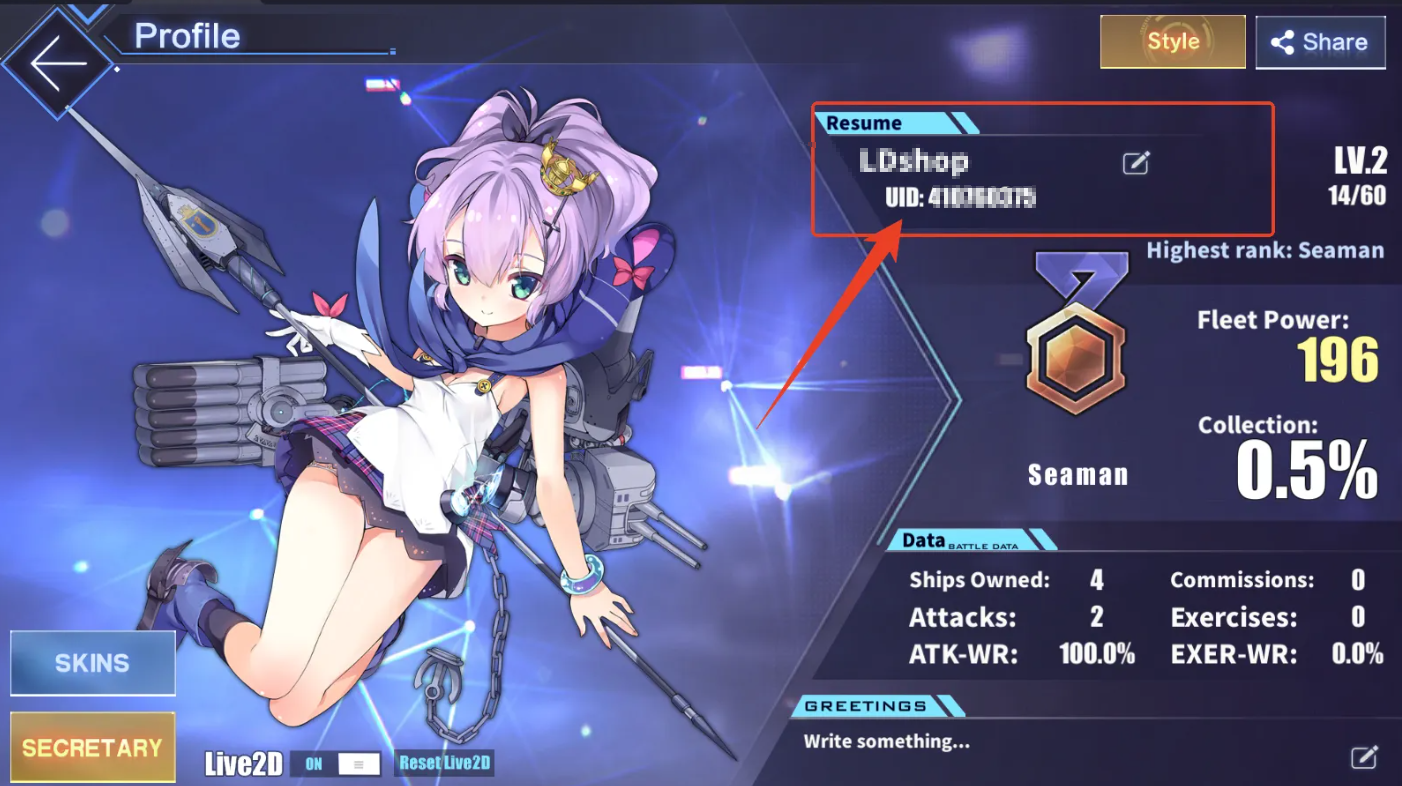The width and height of the screenshot is (1402, 786).
Task: Click Reset Live2D
Action: (444, 762)
